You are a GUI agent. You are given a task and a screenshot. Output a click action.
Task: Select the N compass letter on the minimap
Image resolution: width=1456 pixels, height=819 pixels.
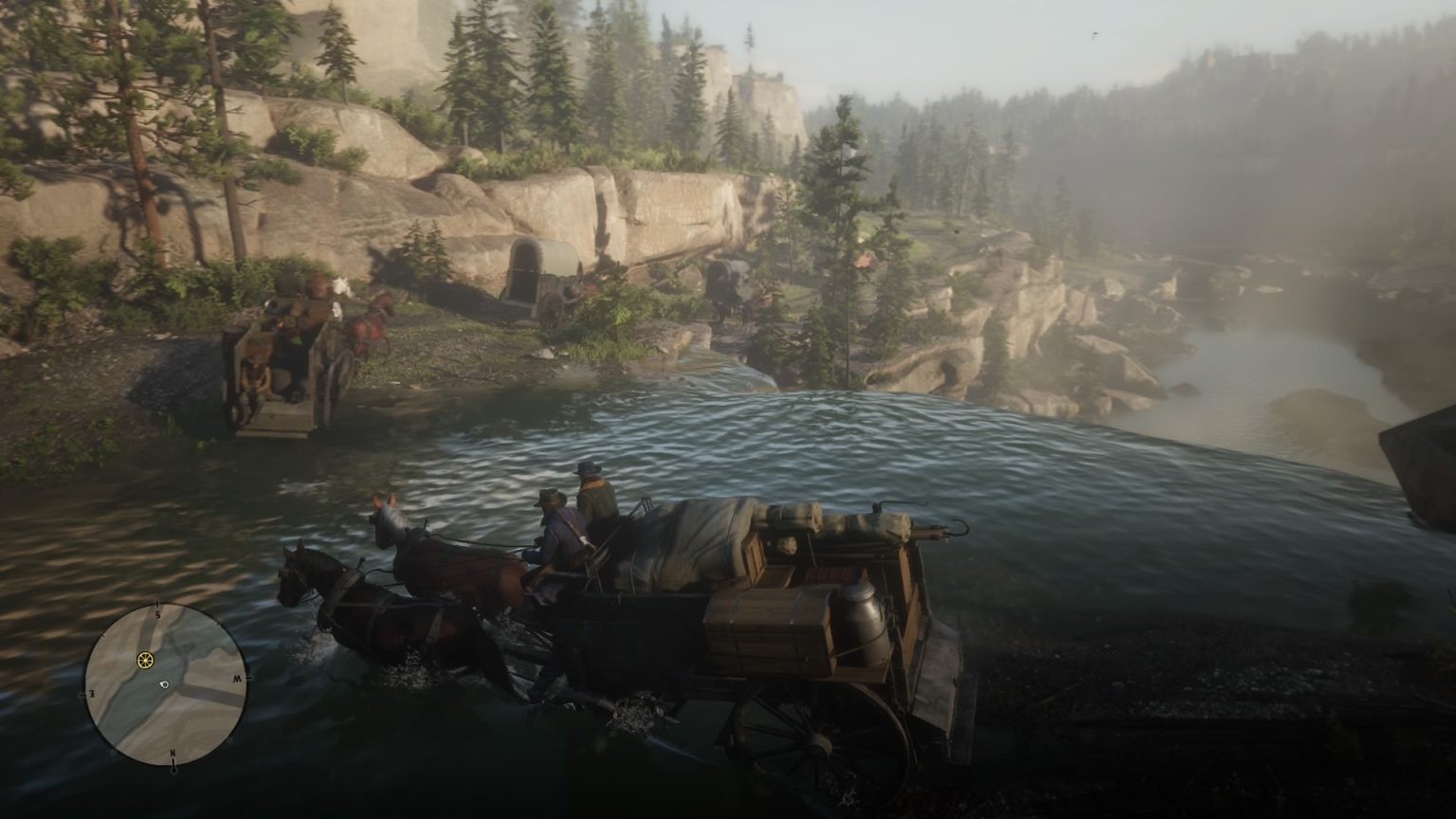173,753
